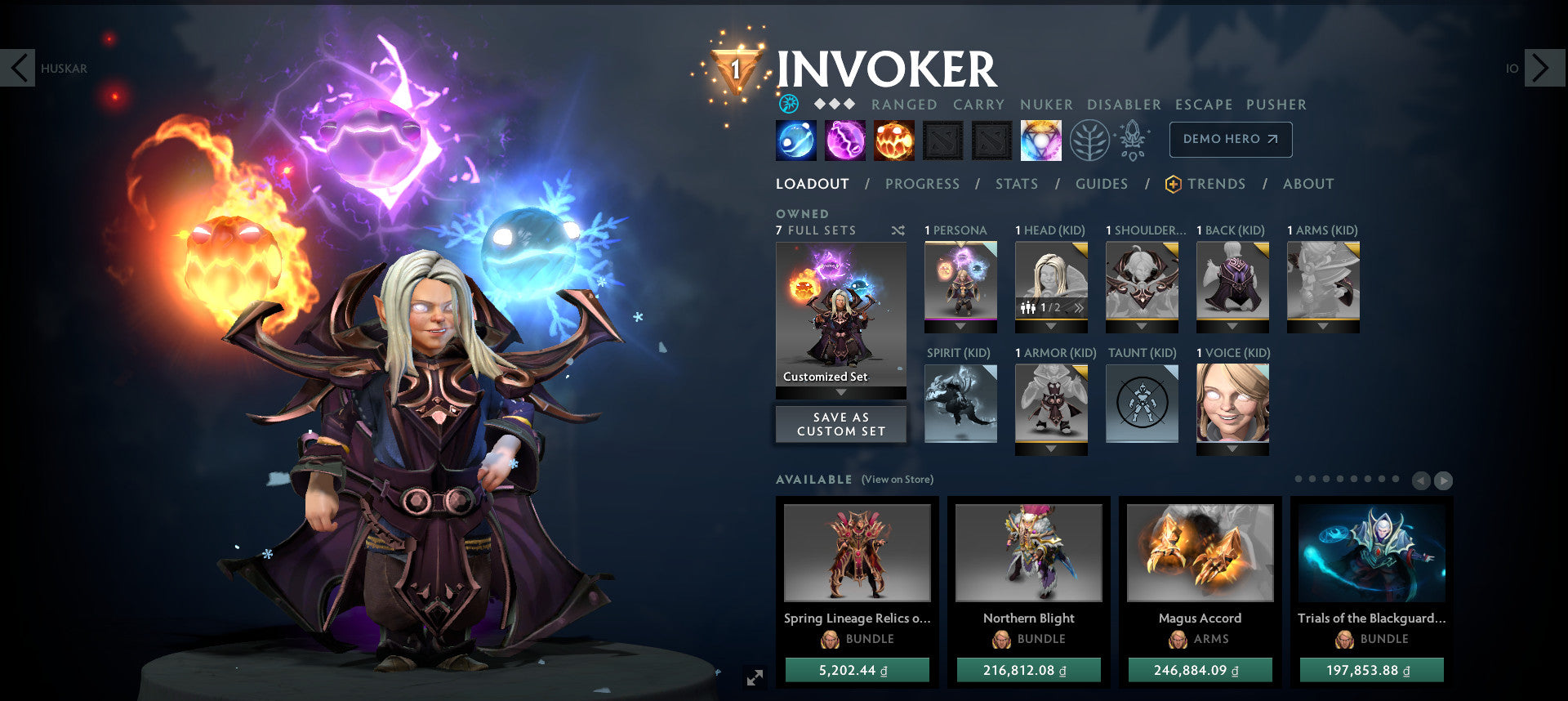Viewport: 1568px width, 701px height.
Task: Open the View on Store link
Action: pyautogui.click(x=897, y=480)
